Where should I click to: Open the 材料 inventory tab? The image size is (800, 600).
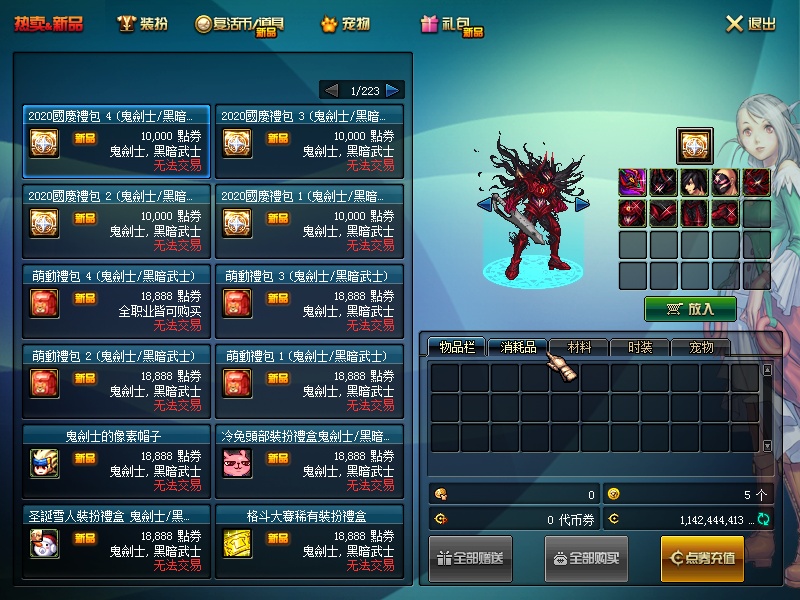pos(579,347)
